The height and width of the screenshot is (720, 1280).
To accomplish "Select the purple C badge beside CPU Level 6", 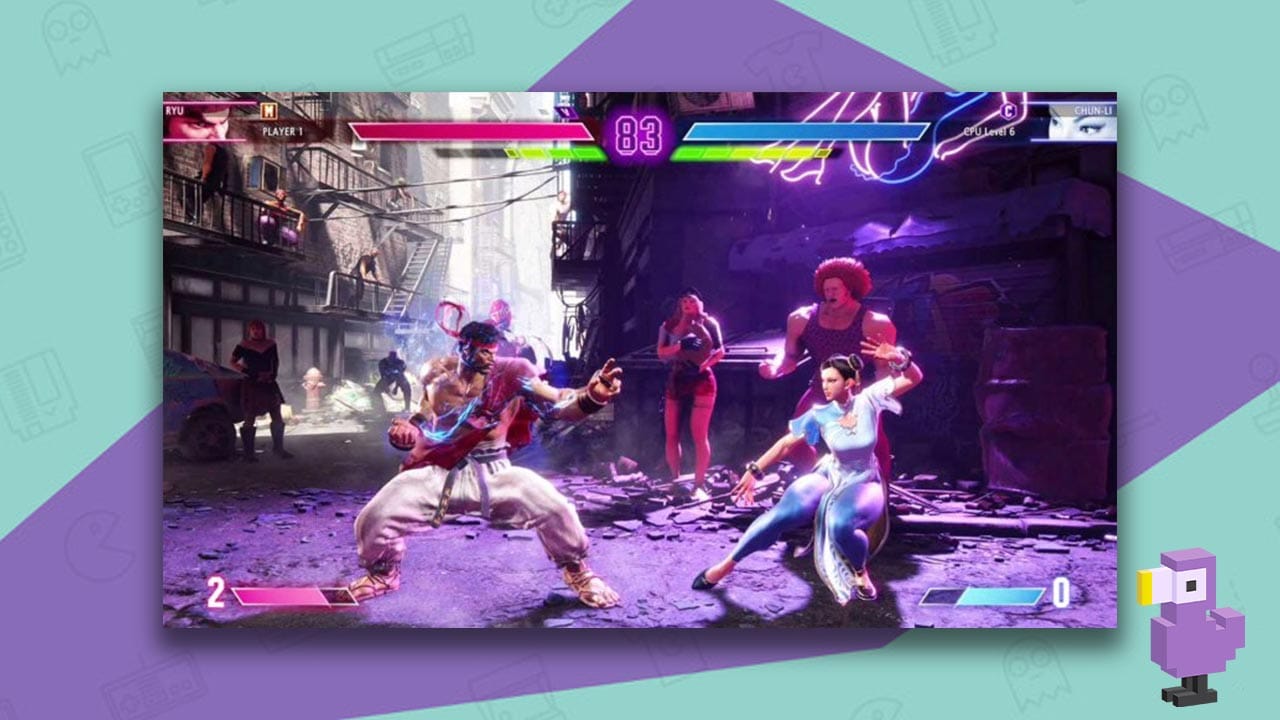I will (x=1008, y=111).
